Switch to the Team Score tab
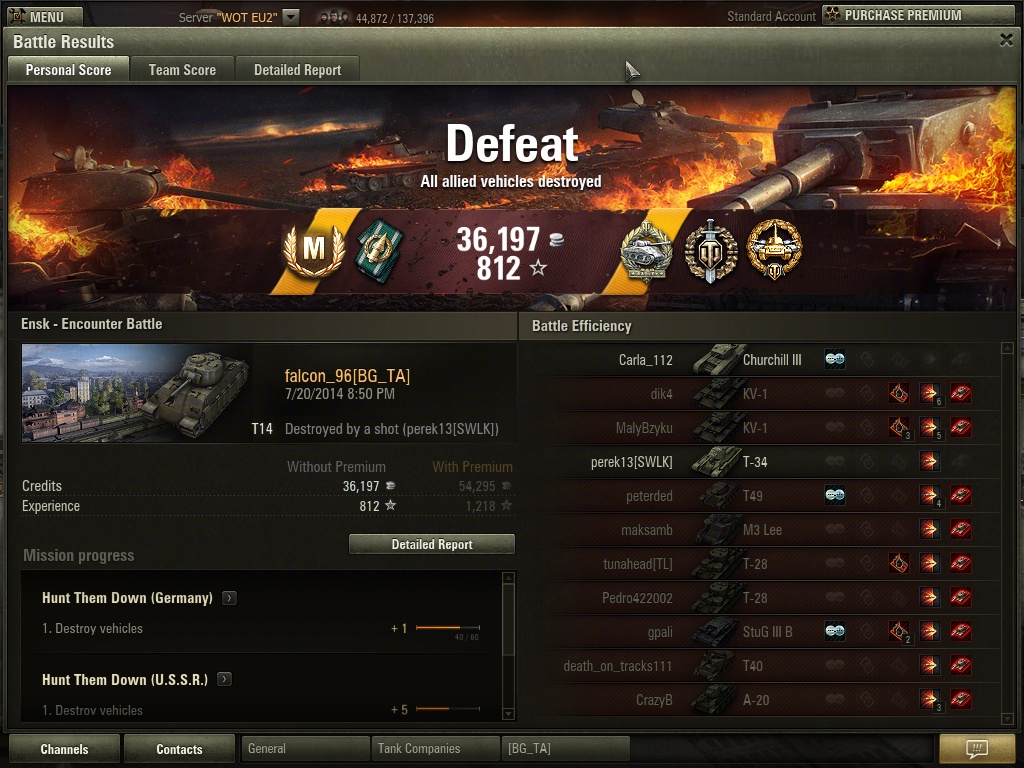The height and width of the screenshot is (768, 1024). point(182,70)
